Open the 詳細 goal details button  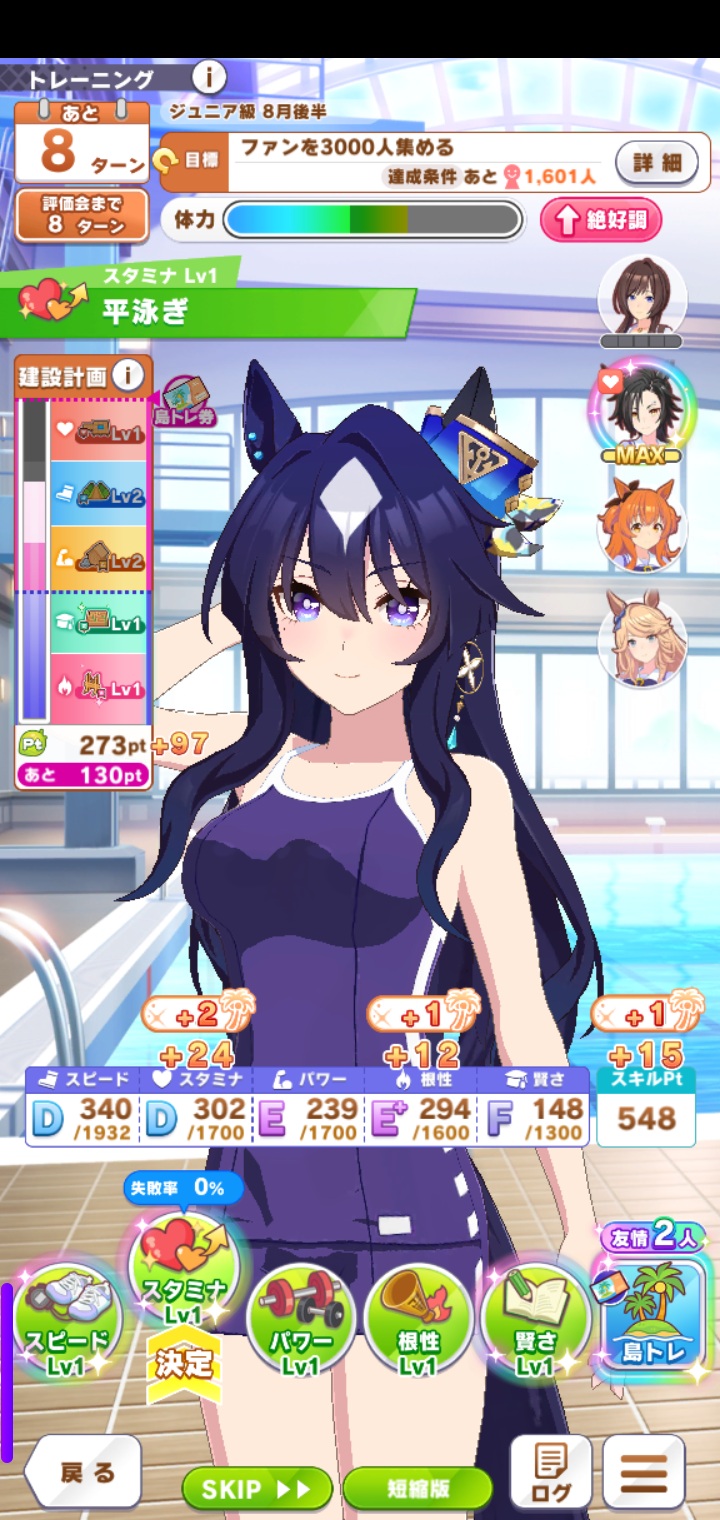[x=656, y=162]
